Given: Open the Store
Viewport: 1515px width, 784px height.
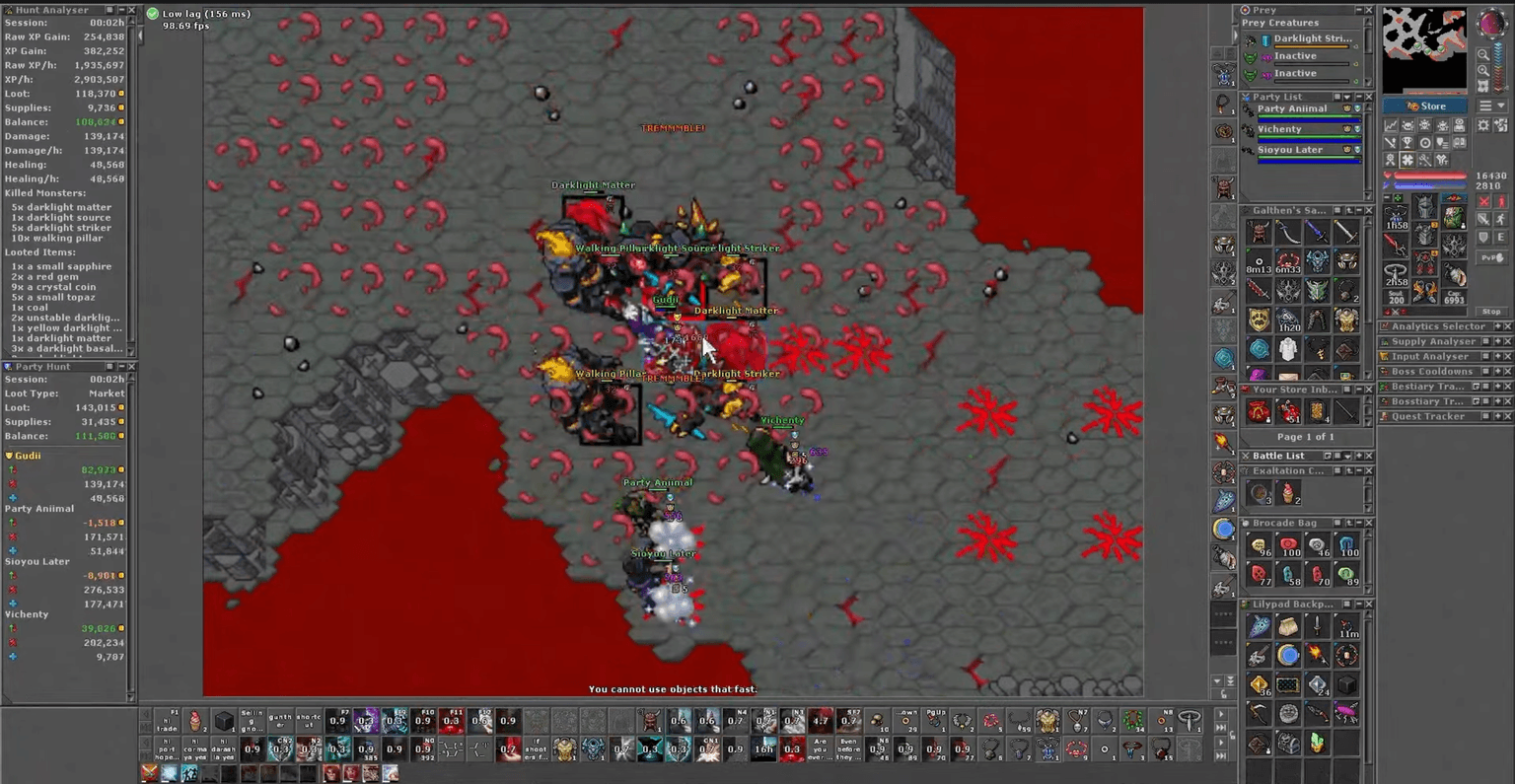Looking at the screenshot, I should (x=1426, y=106).
